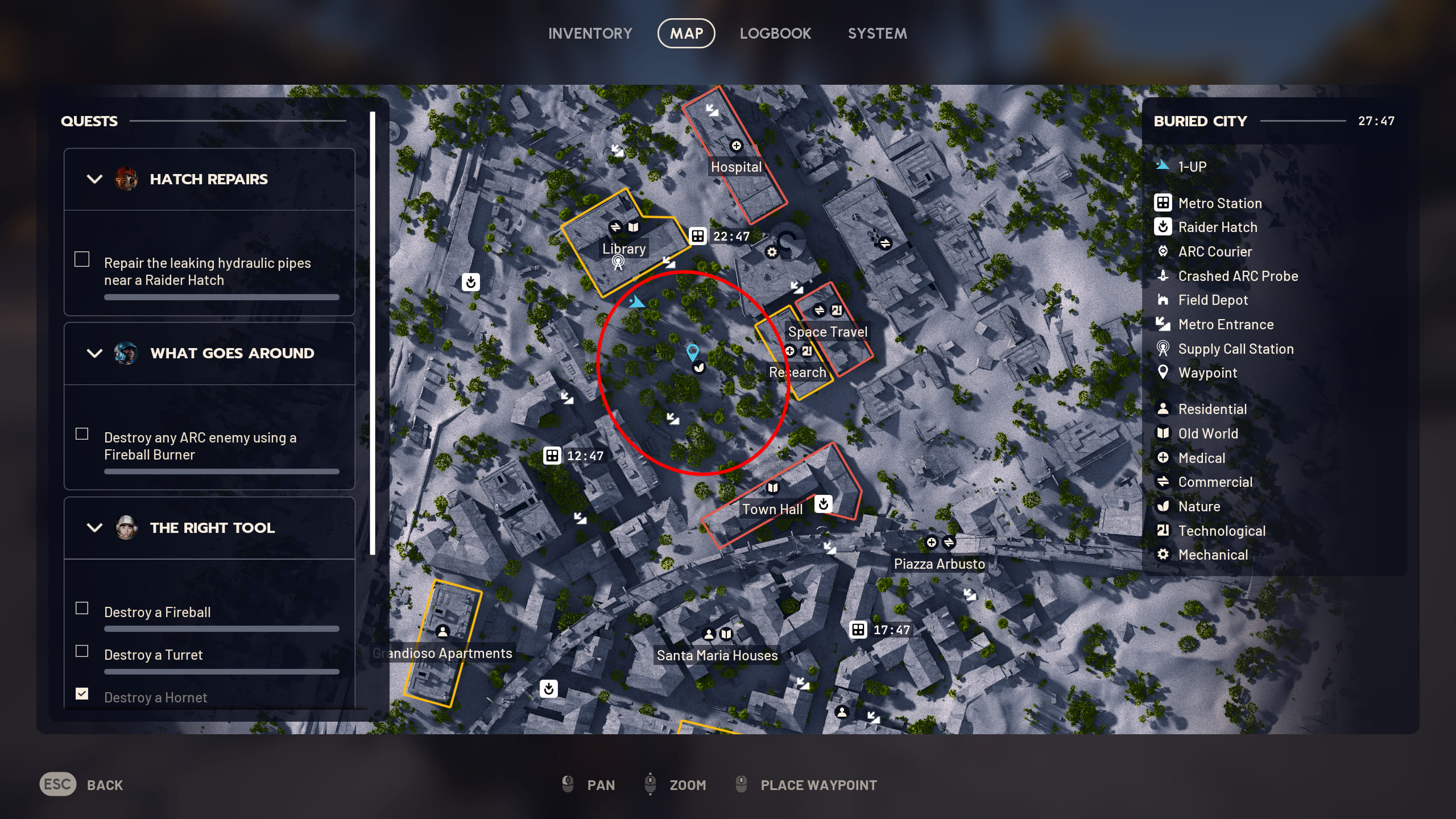
Task: Select the Raider Hatch icon in the legend
Action: pyautogui.click(x=1164, y=227)
